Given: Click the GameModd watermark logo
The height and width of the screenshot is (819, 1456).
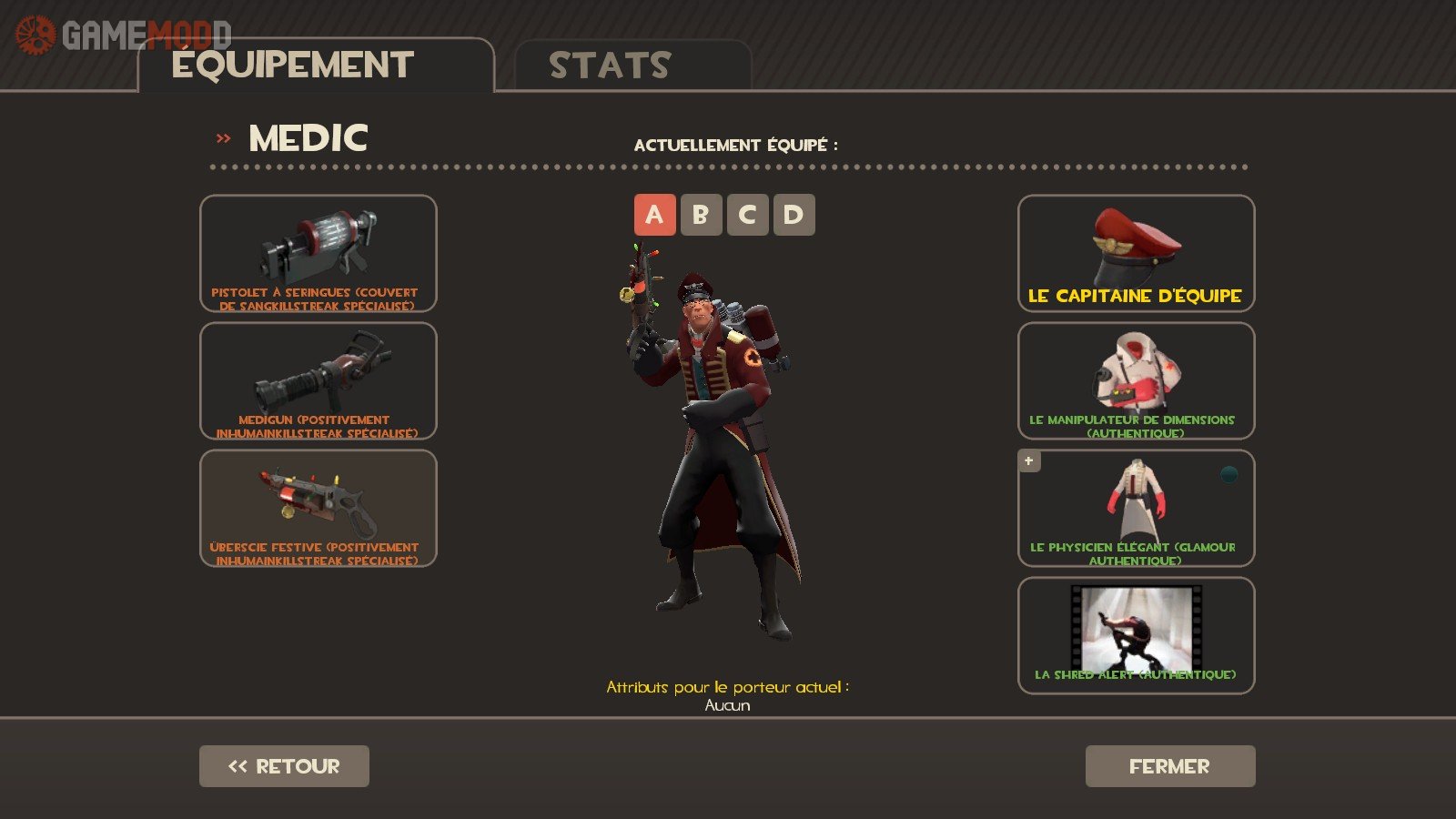Looking at the screenshot, I should click(x=123, y=35).
